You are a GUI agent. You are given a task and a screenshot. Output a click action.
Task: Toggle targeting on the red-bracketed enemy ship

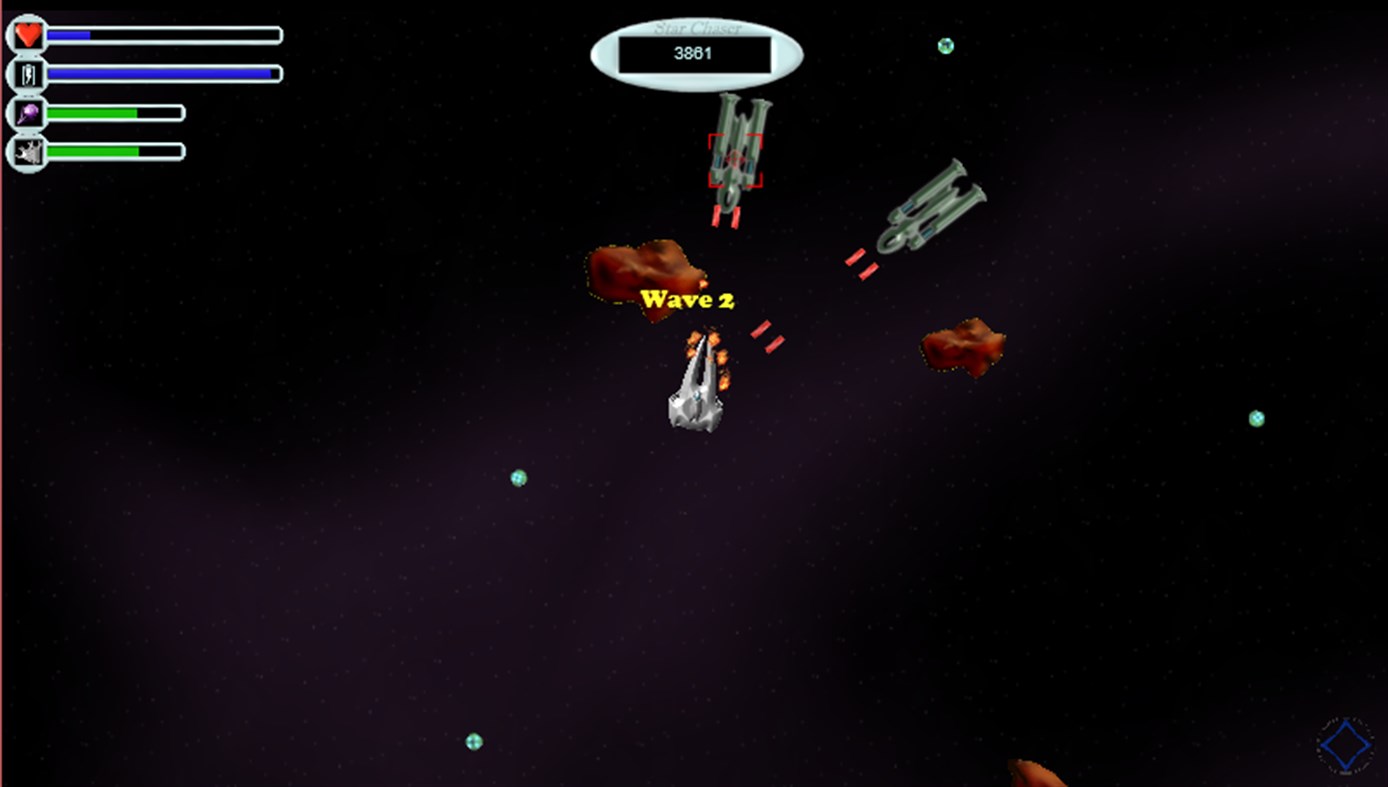[735, 158]
